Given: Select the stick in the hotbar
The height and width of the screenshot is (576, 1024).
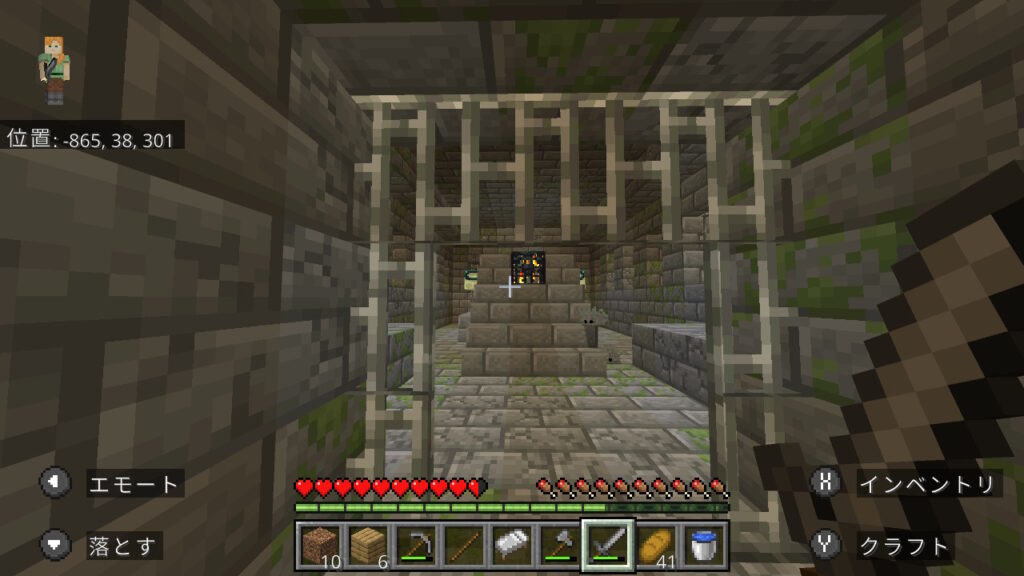Looking at the screenshot, I should point(463,545).
